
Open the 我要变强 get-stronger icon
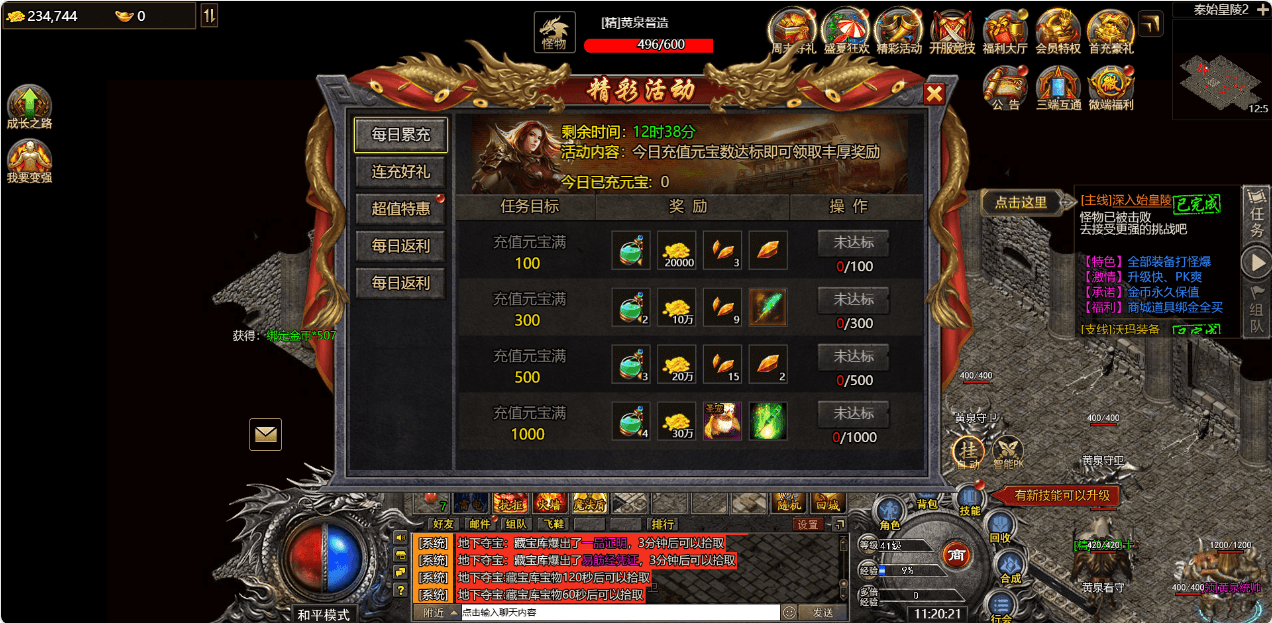(29, 158)
